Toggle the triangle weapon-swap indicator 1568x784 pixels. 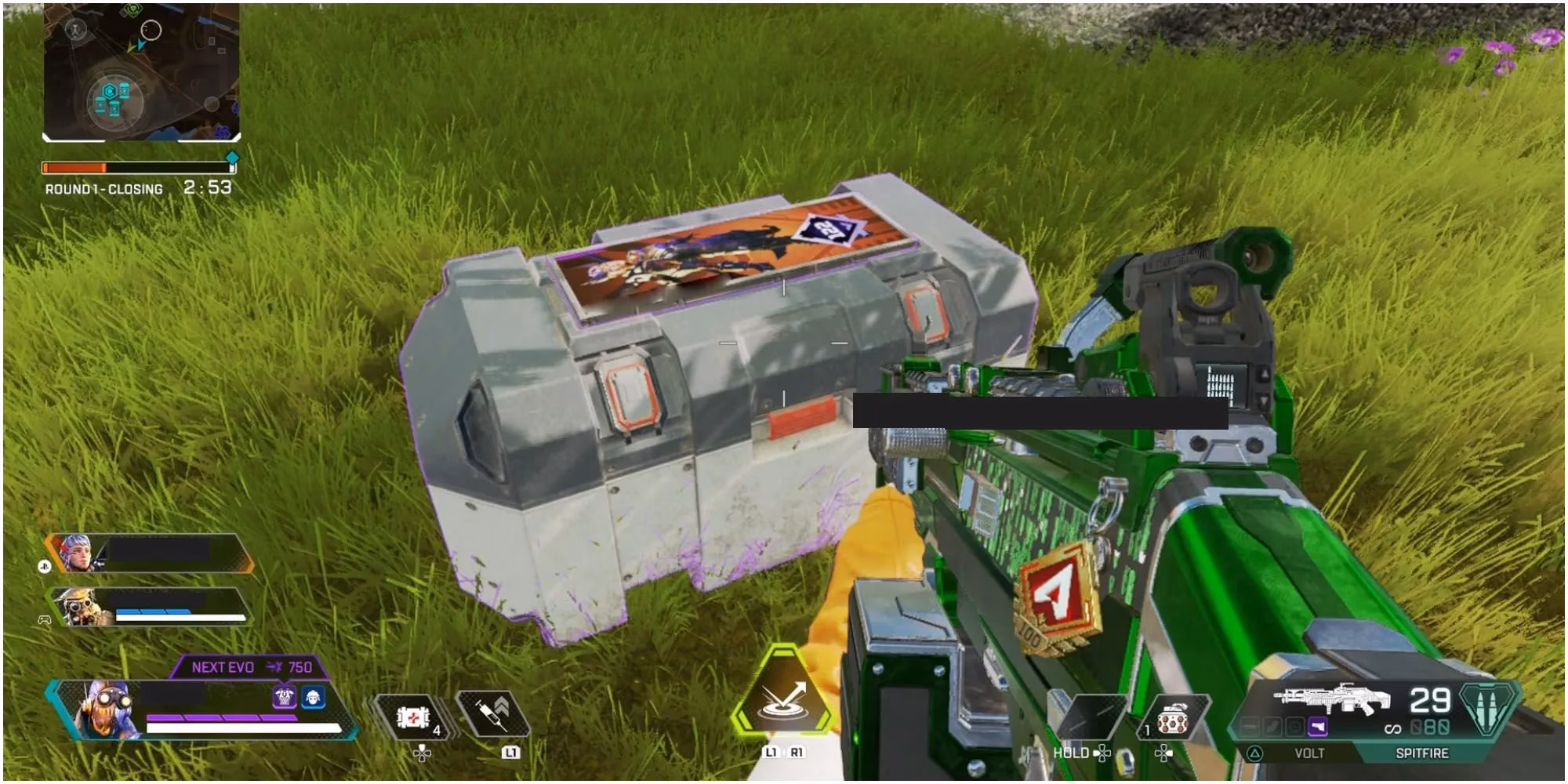1255,753
